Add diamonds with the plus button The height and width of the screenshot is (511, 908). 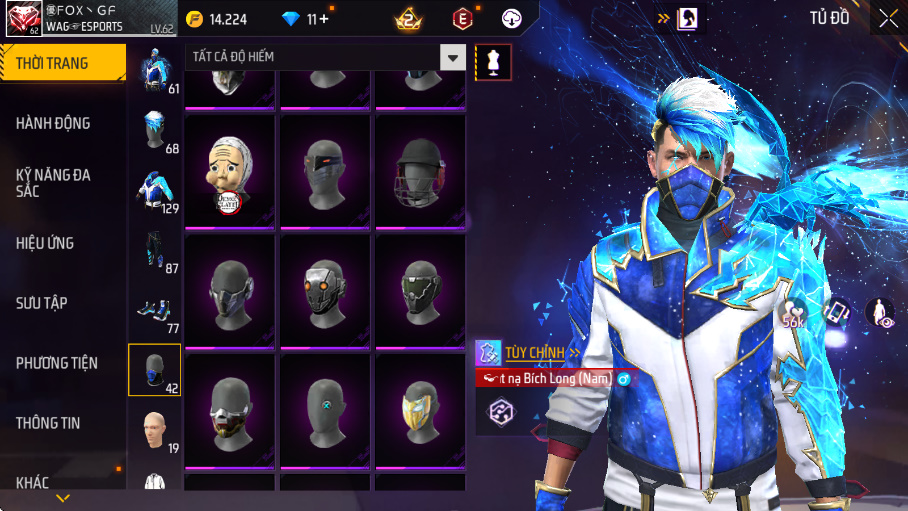323,19
